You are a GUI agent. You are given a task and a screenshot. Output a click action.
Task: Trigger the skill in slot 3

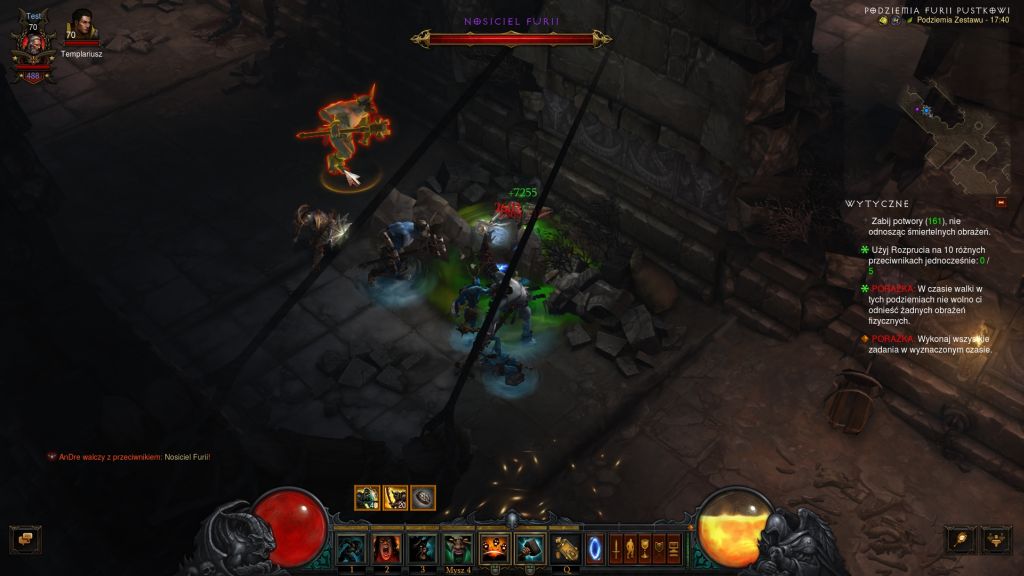pyautogui.click(x=422, y=548)
